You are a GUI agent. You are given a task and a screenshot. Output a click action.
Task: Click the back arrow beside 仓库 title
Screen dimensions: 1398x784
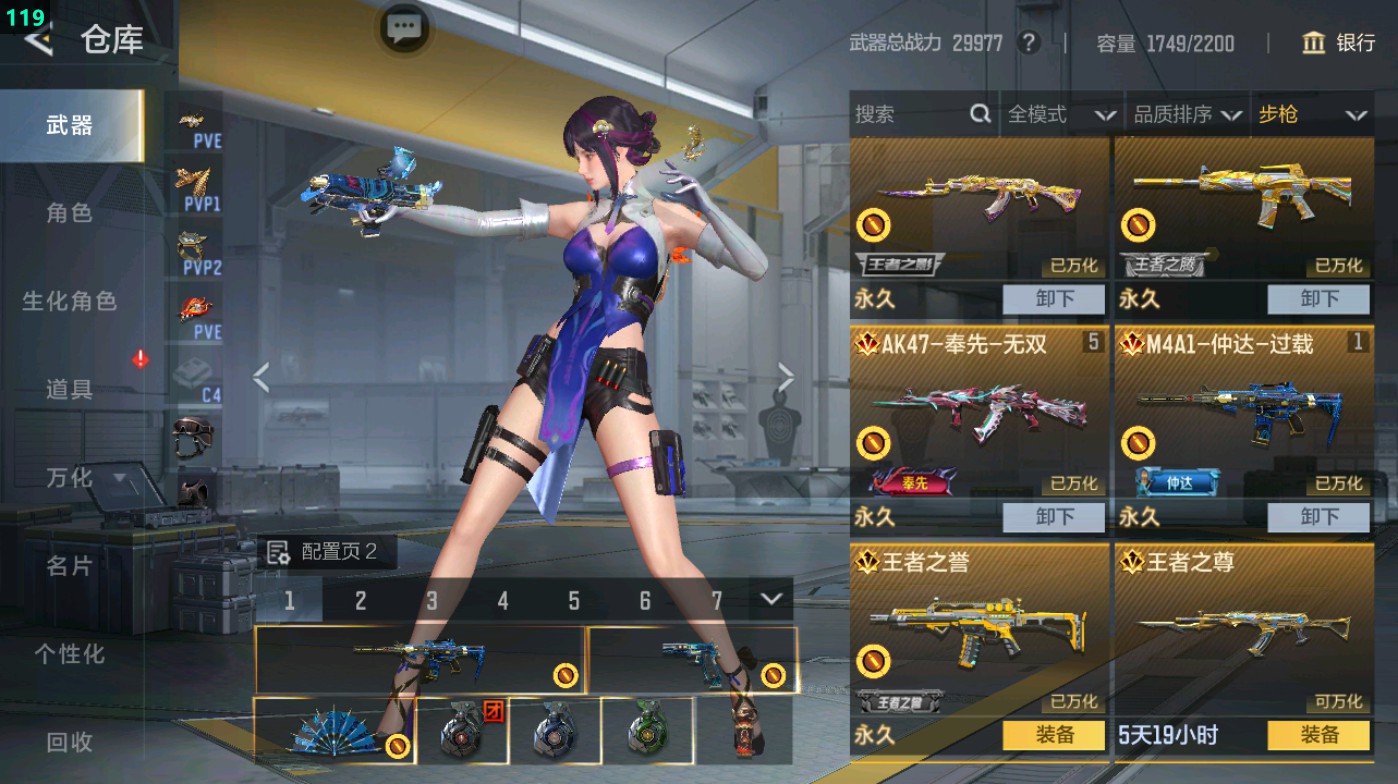tap(40, 44)
